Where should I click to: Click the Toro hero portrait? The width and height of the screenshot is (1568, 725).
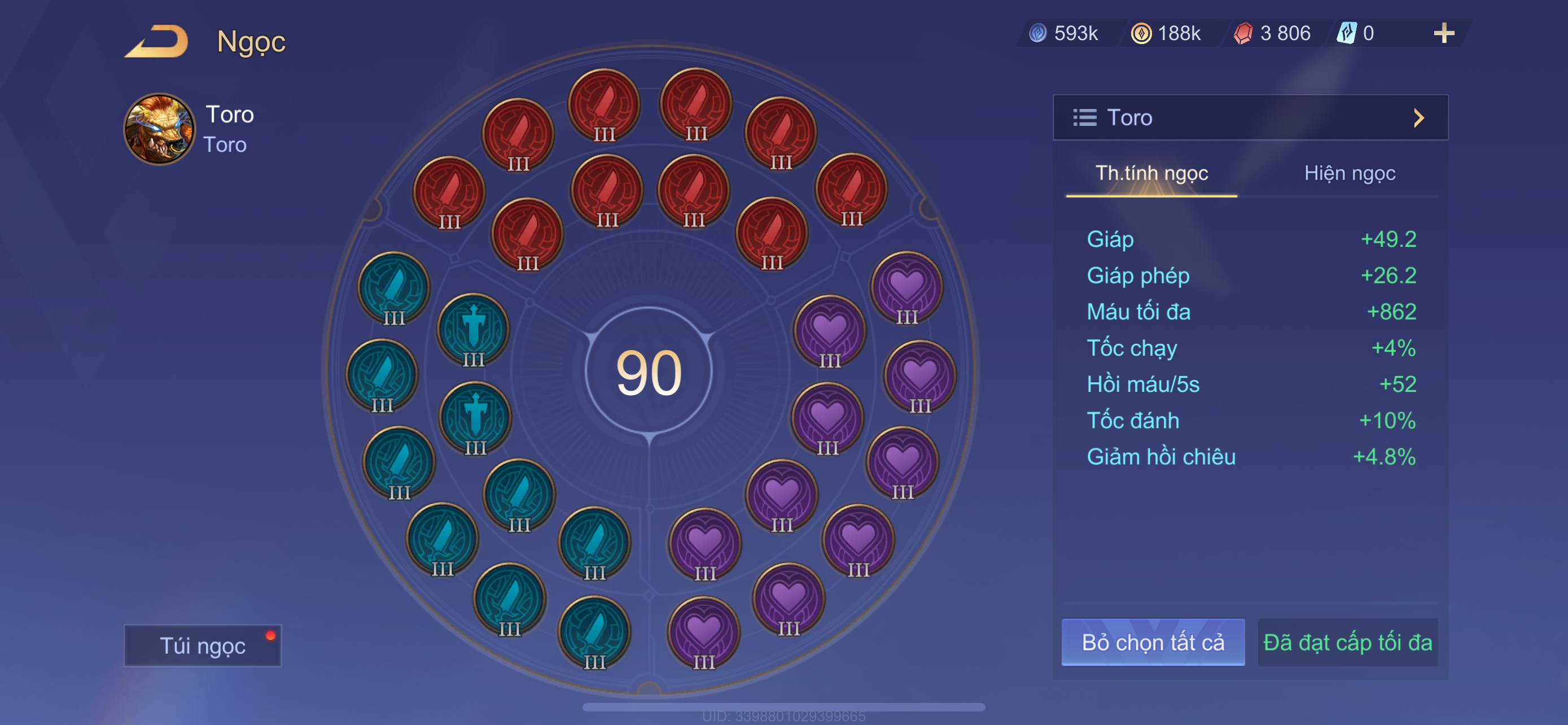coord(160,129)
